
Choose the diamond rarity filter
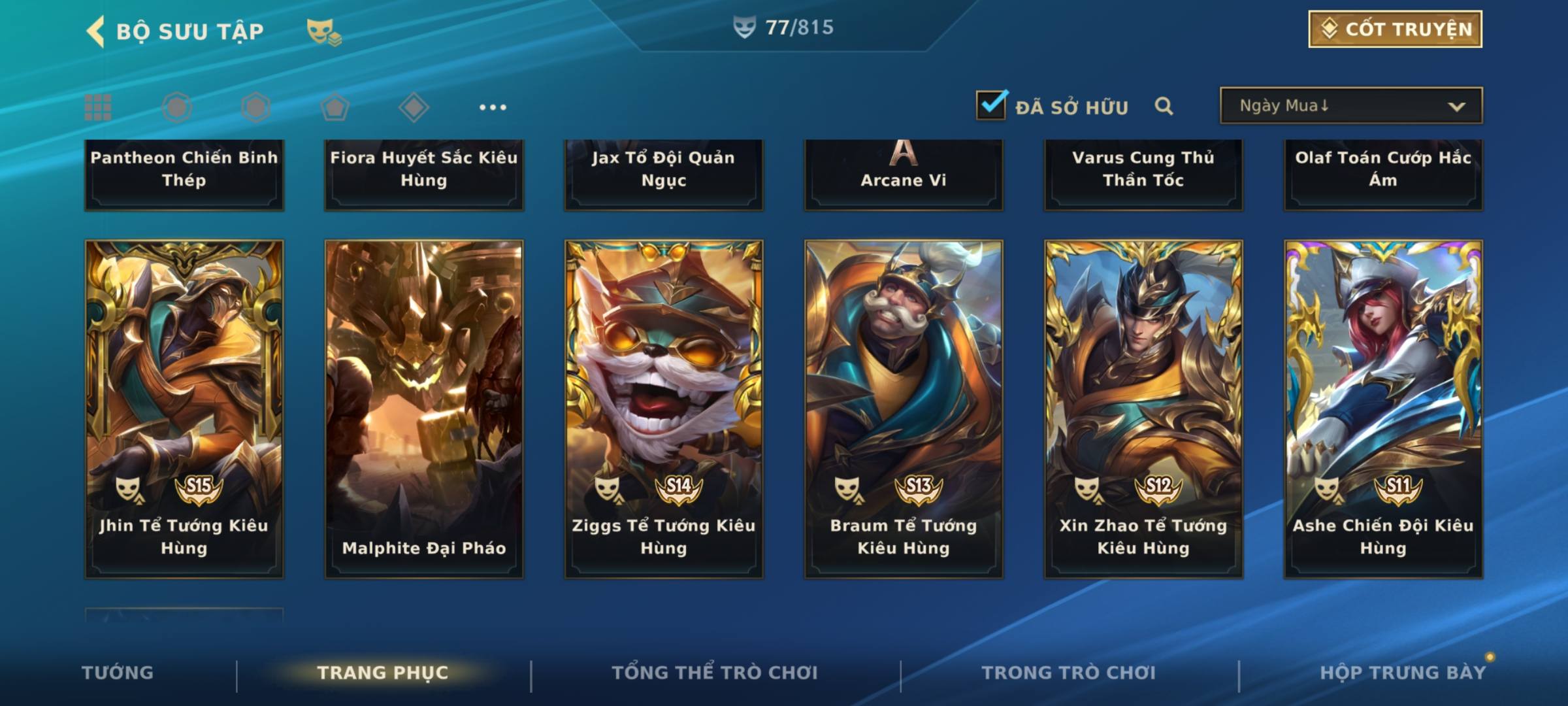point(414,107)
